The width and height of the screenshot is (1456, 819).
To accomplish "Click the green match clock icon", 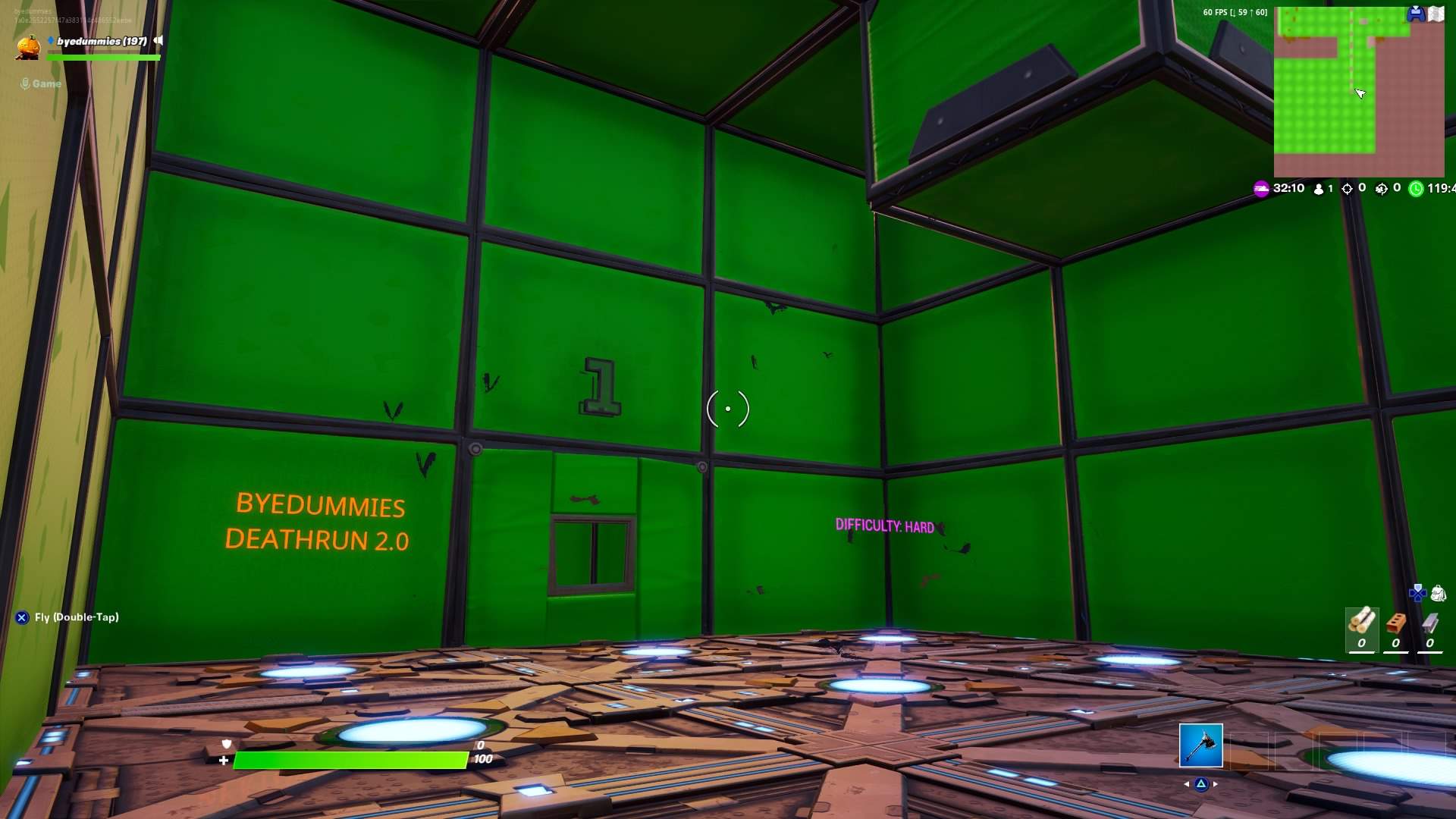I will [1415, 188].
